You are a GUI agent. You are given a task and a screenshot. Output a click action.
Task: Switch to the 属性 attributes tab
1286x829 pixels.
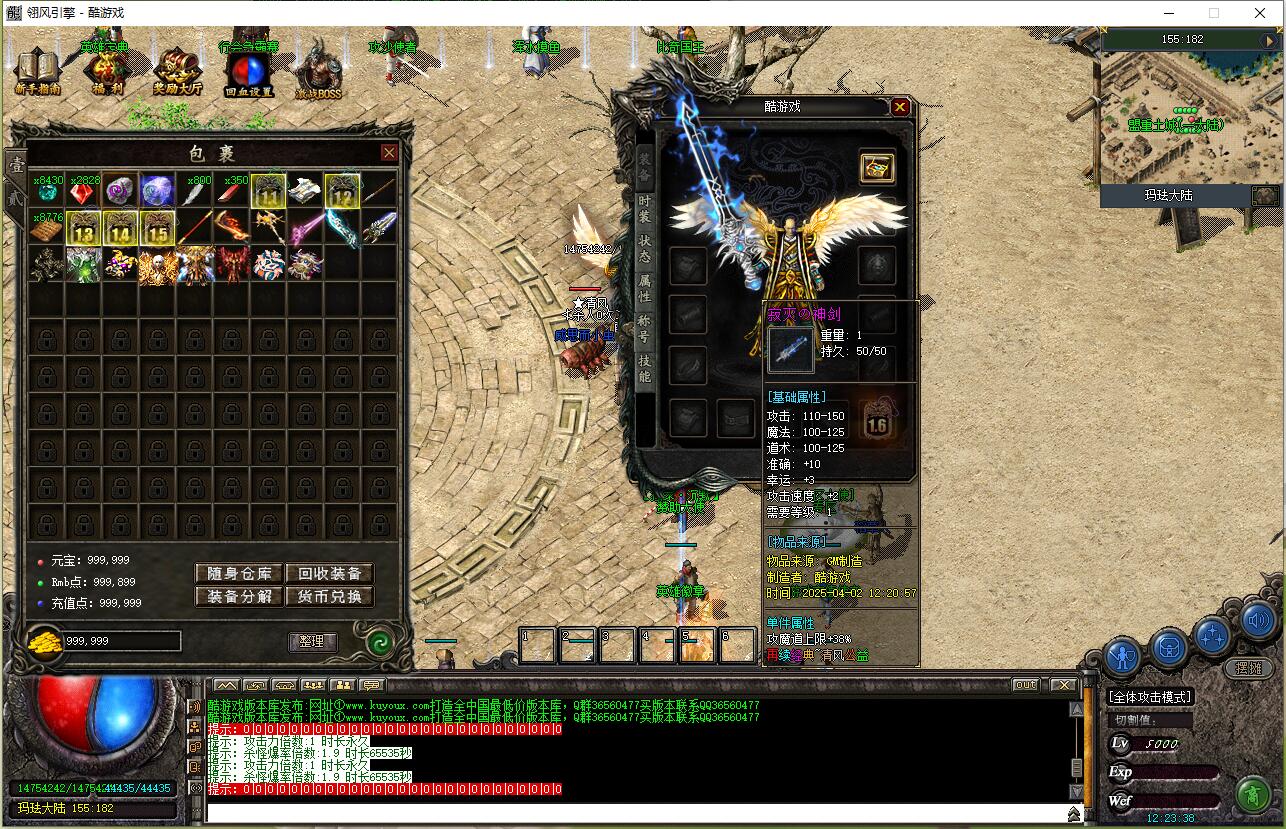(x=645, y=288)
